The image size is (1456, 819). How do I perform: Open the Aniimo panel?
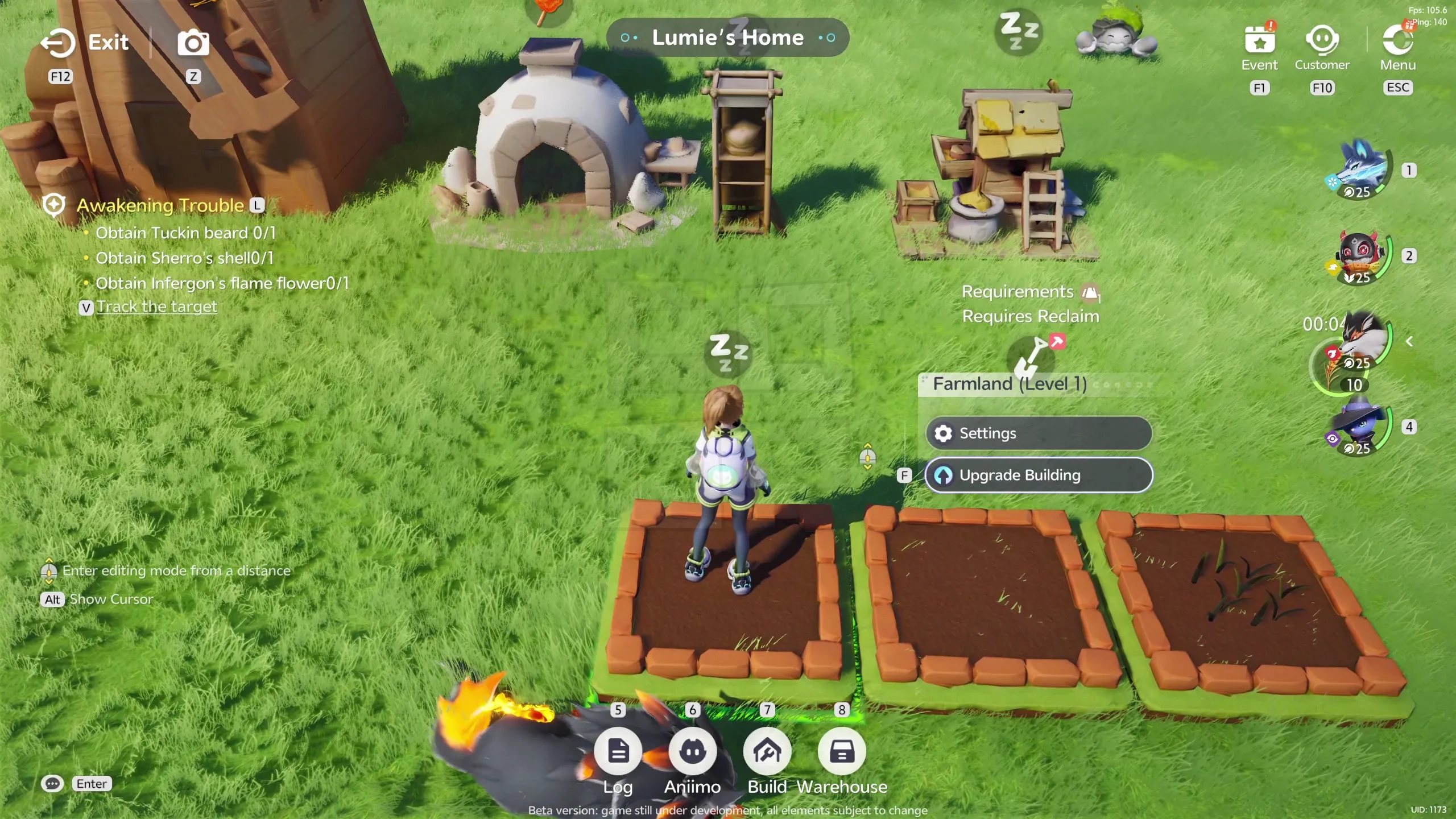[x=693, y=751]
